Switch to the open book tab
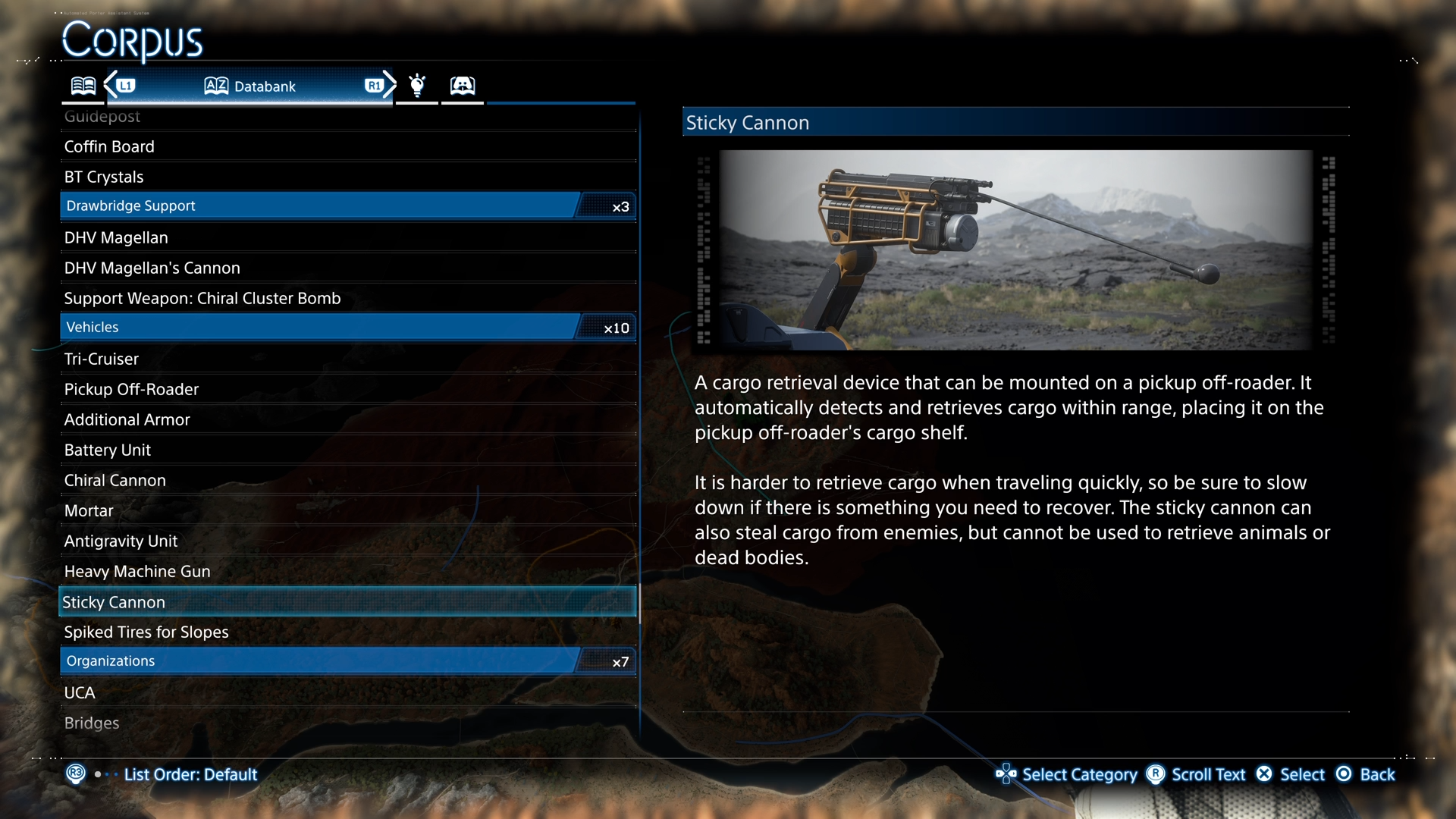Viewport: 1456px width, 819px height. 83,86
